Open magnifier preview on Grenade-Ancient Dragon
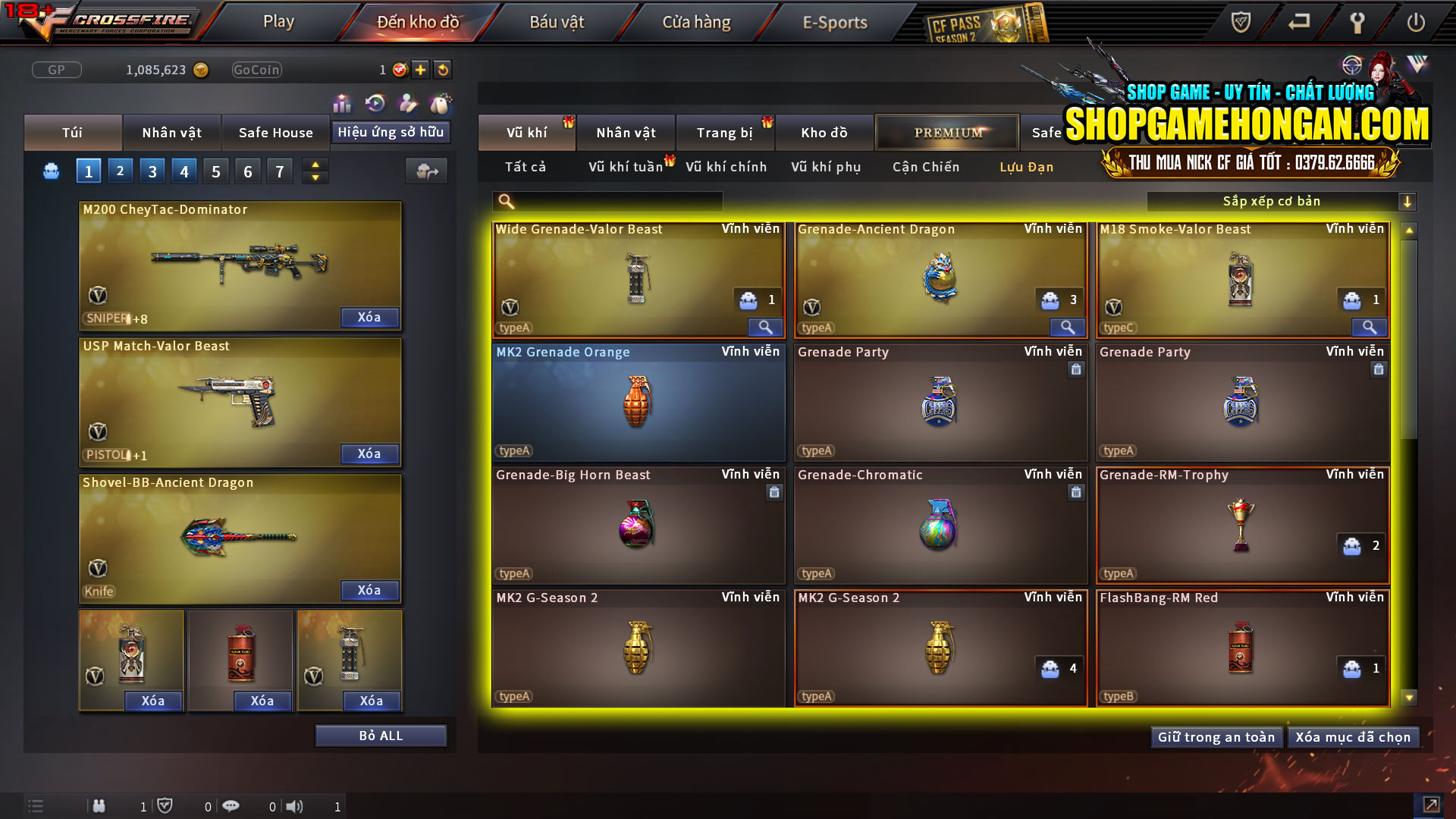This screenshot has height=819, width=1456. 1067,327
